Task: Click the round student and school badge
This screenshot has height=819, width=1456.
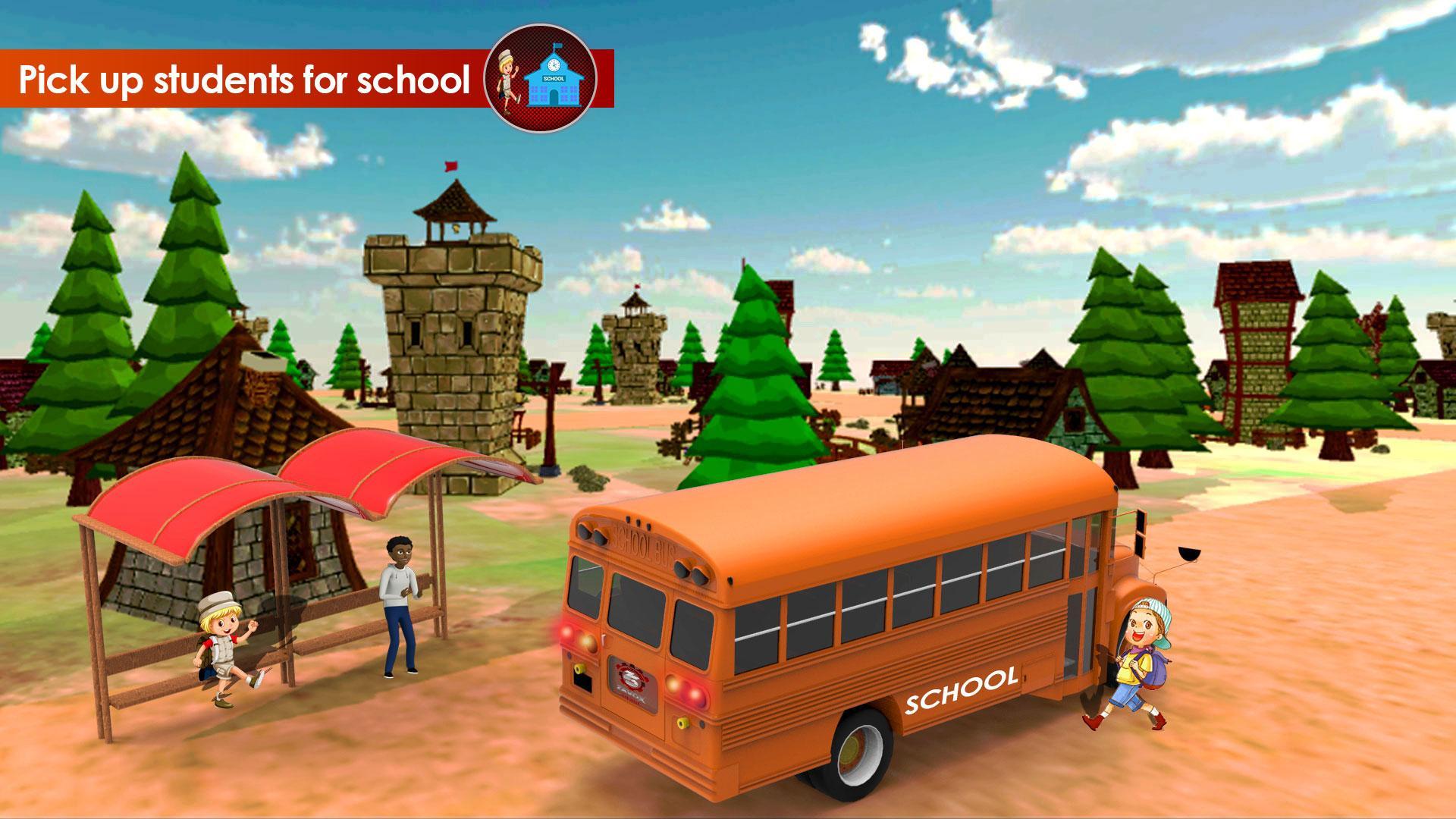Action: [540, 78]
